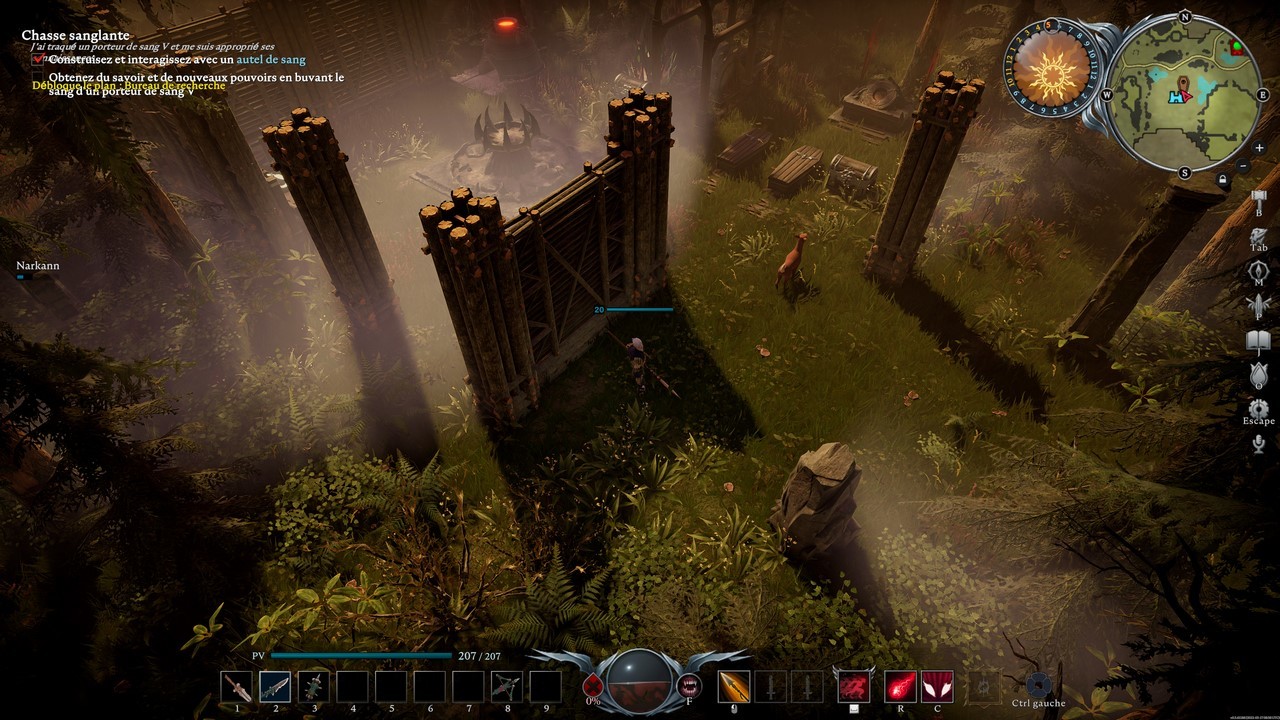Zoom in the minimap with plus button
Screen dimensions: 1280x720
(1259, 148)
